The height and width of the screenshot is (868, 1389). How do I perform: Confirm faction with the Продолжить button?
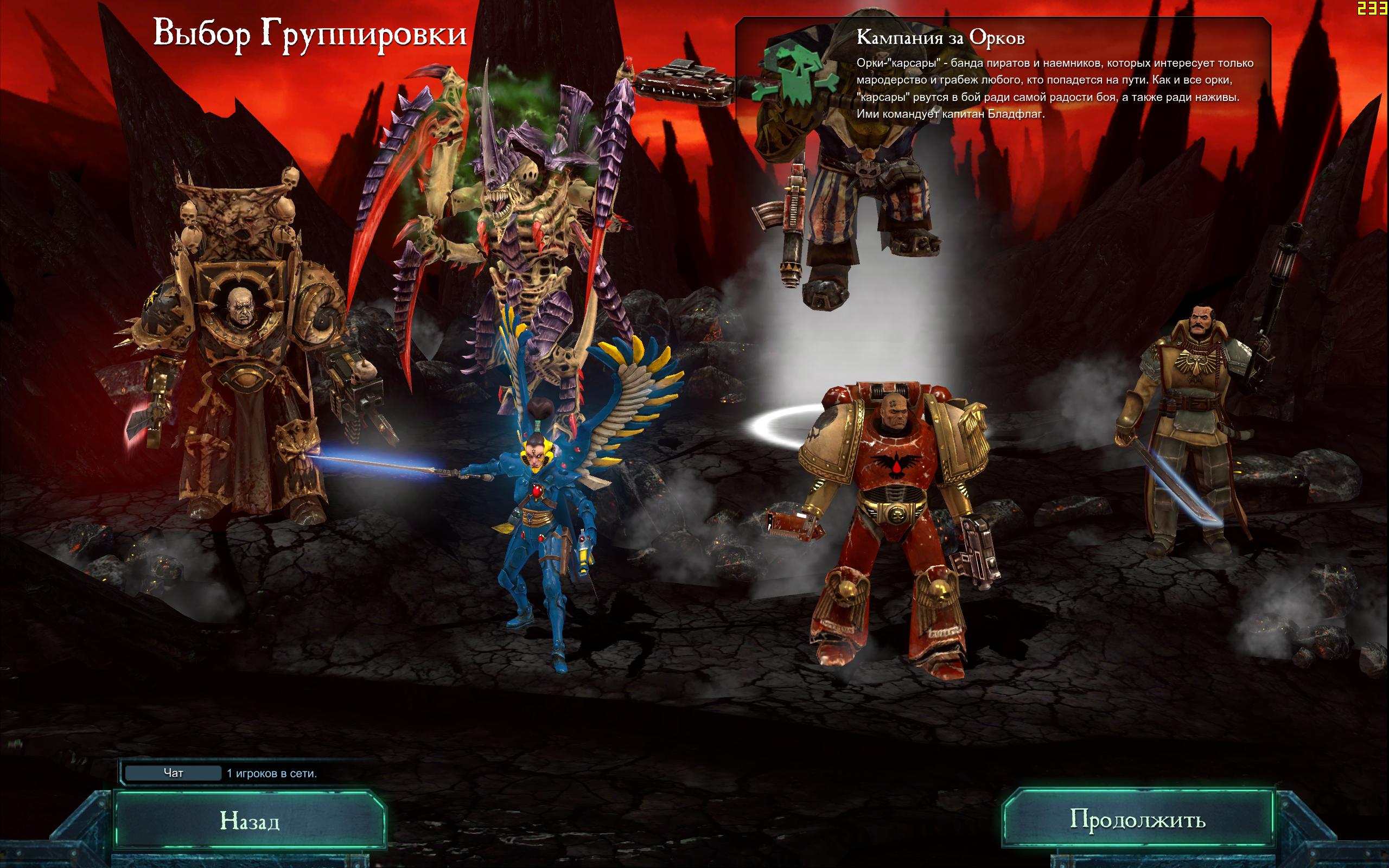pyautogui.click(x=1138, y=820)
